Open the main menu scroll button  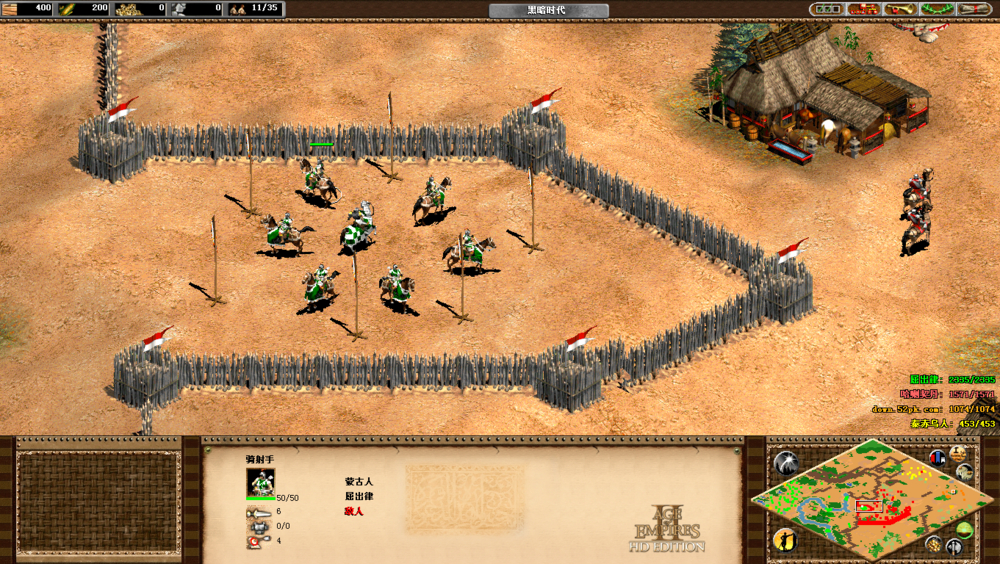click(x=973, y=9)
